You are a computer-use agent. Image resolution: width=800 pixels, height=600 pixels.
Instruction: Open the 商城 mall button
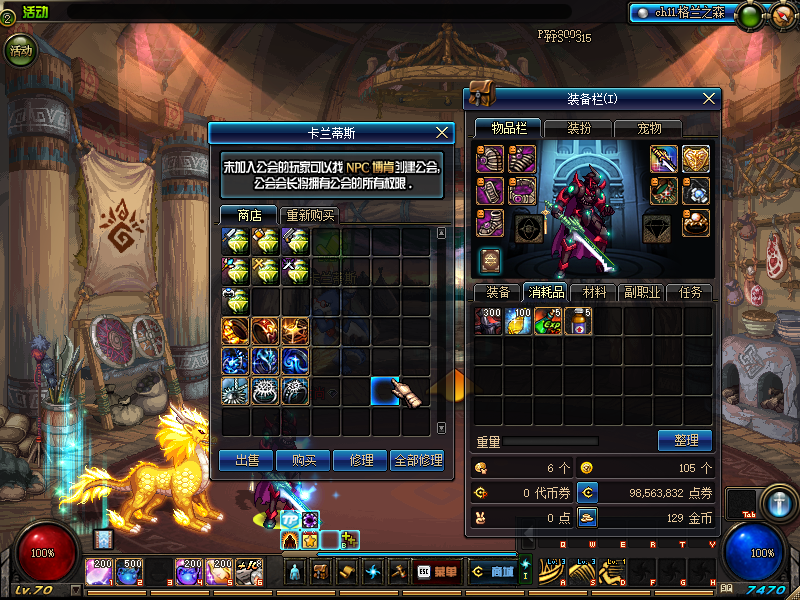pyautogui.click(x=493, y=572)
